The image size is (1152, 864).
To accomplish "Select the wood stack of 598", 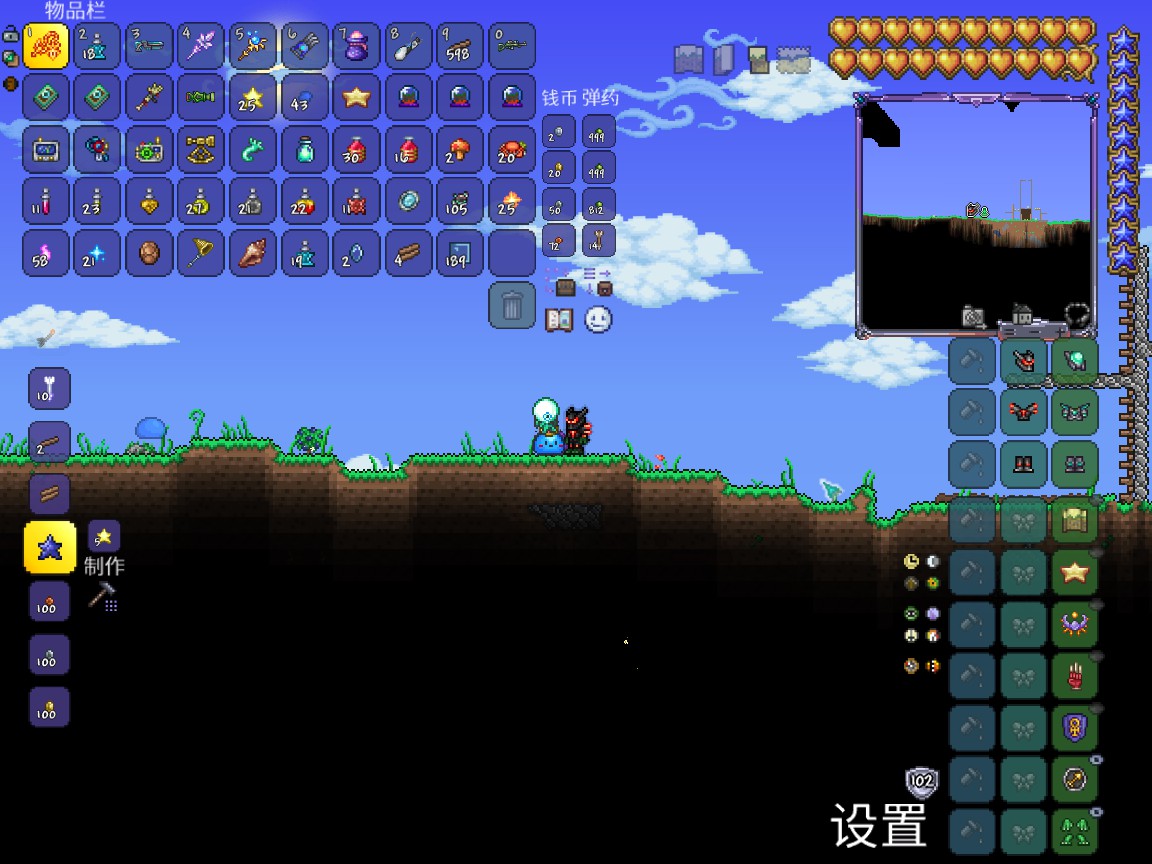I will pos(460,46).
